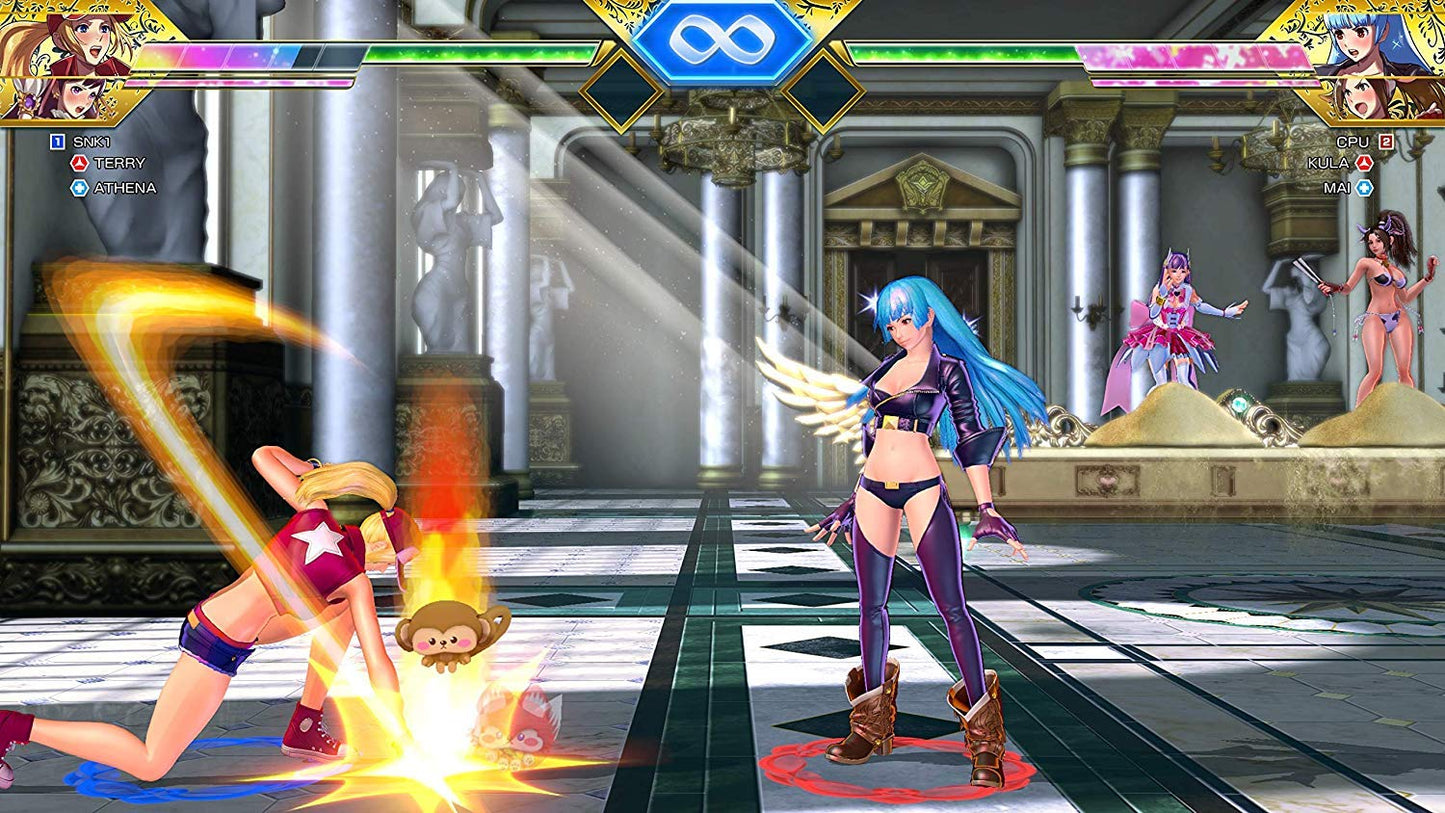
Task: Click Mai's blue partner badge icon
Action: coord(1364,187)
